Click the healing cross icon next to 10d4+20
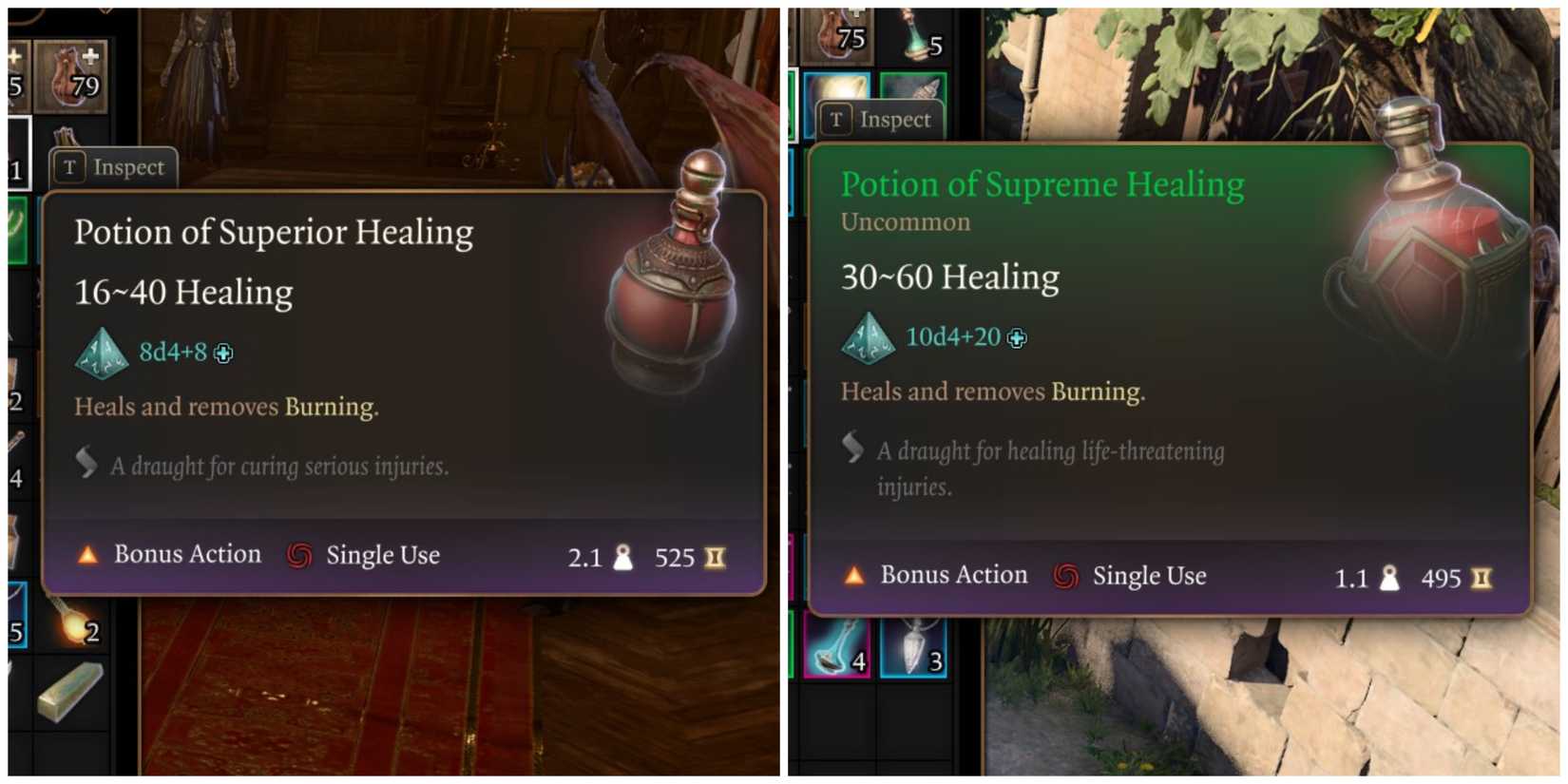Image resolution: width=1568 pixels, height=784 pixels. (1017, 338)
